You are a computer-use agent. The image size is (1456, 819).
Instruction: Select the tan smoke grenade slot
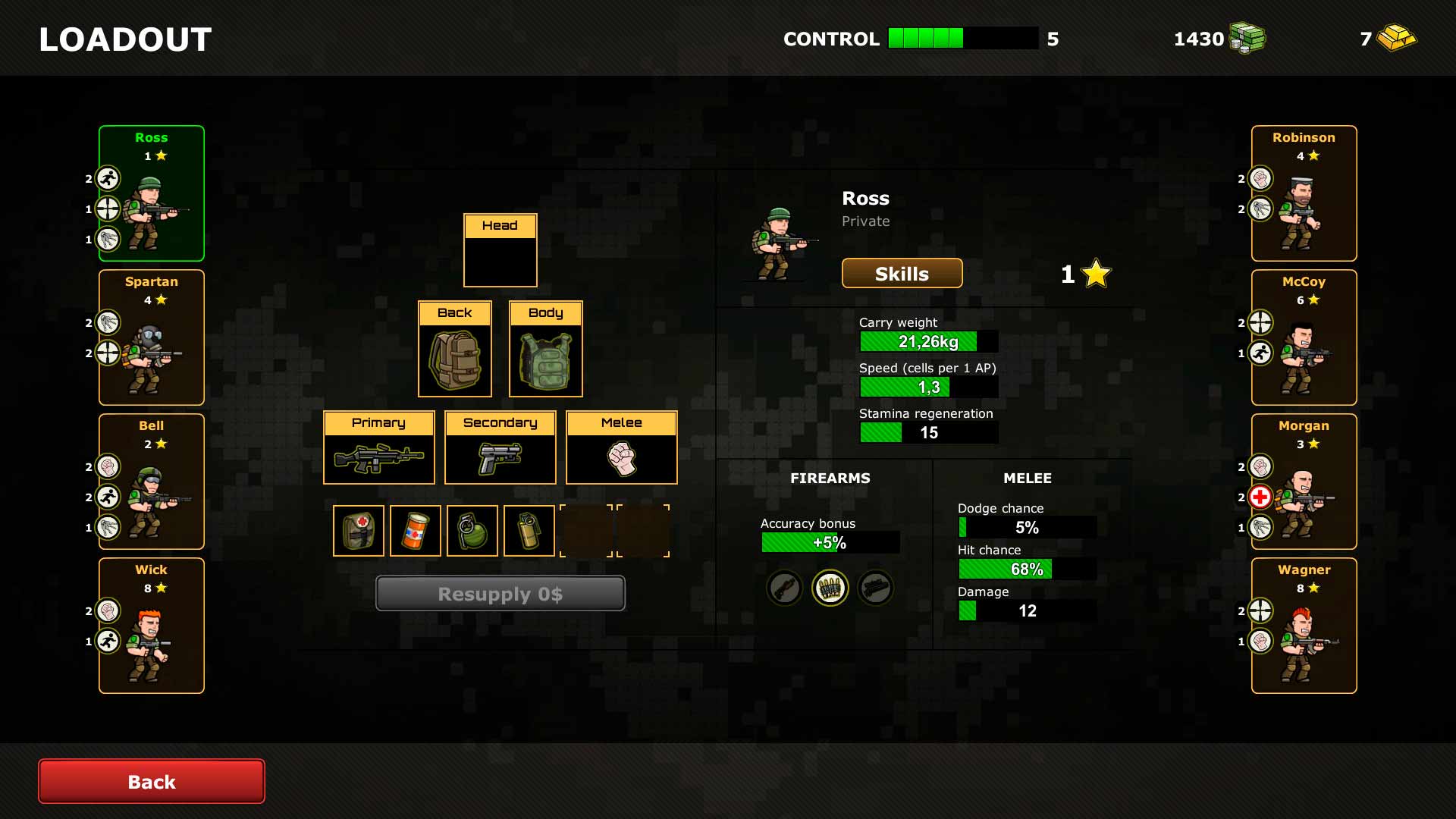tap(529, 531)
